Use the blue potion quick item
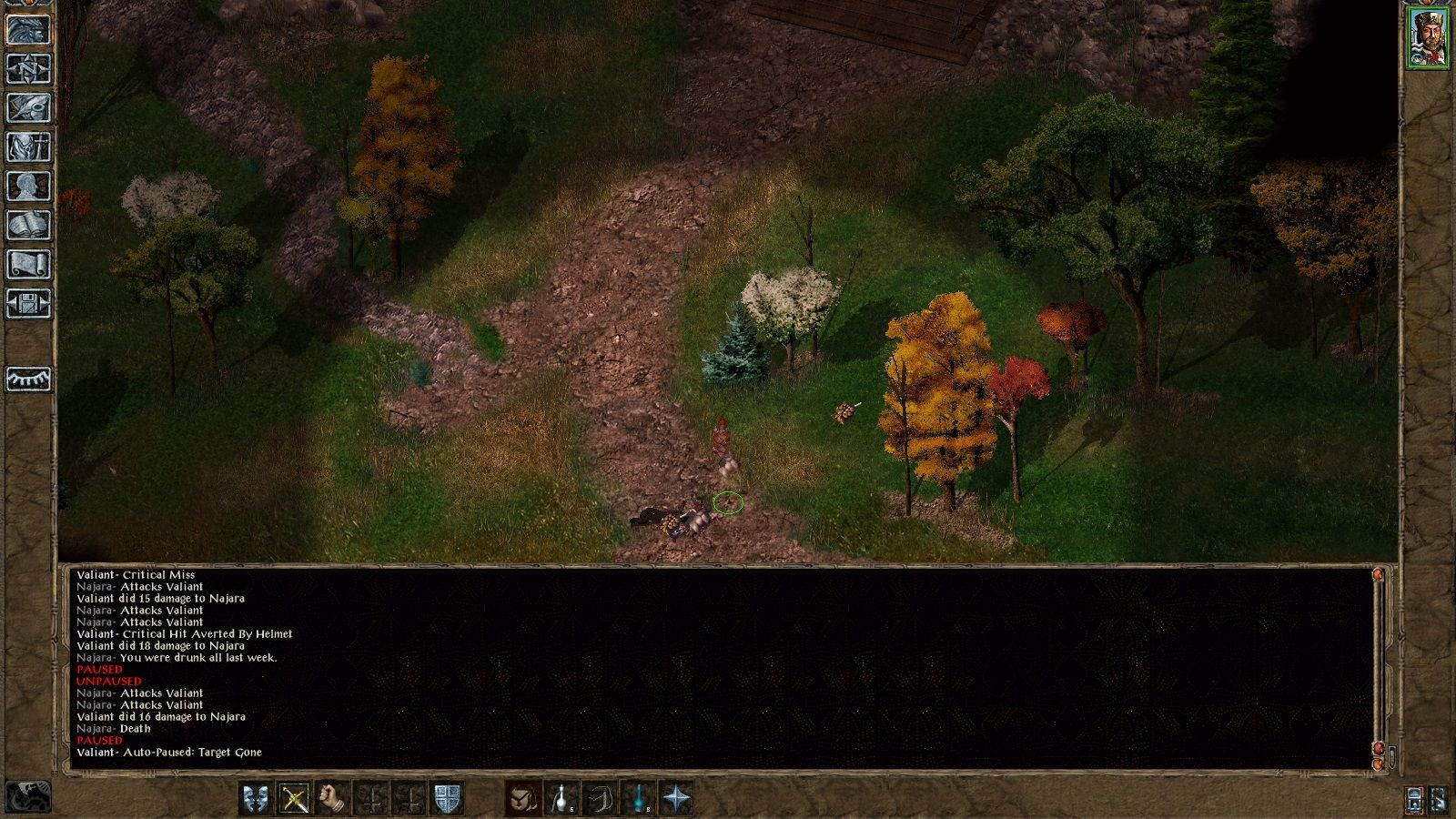This screenshot has width=1456, height=819. [640, 798]
